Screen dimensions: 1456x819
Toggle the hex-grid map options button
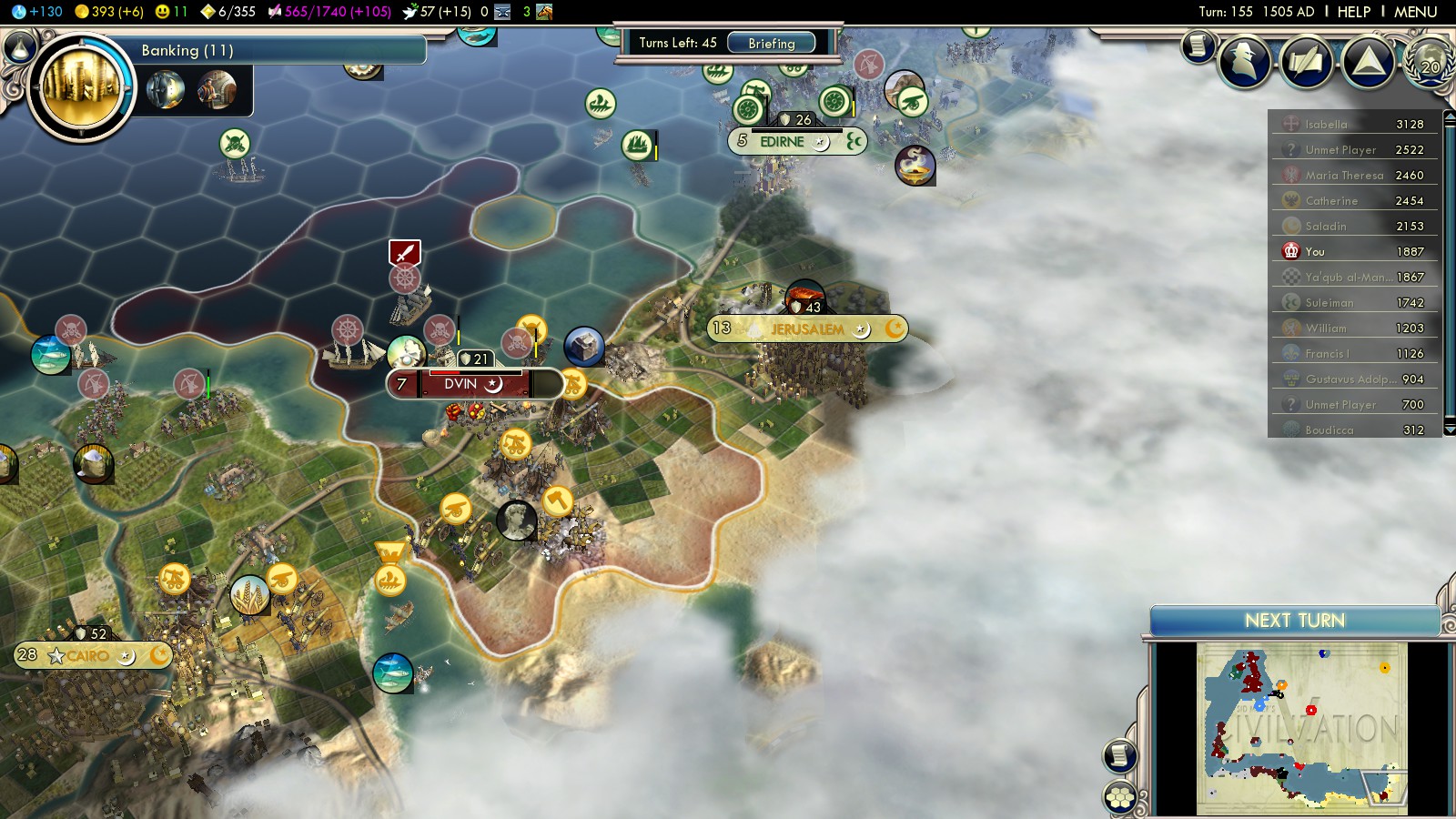tap(1120, 798)
